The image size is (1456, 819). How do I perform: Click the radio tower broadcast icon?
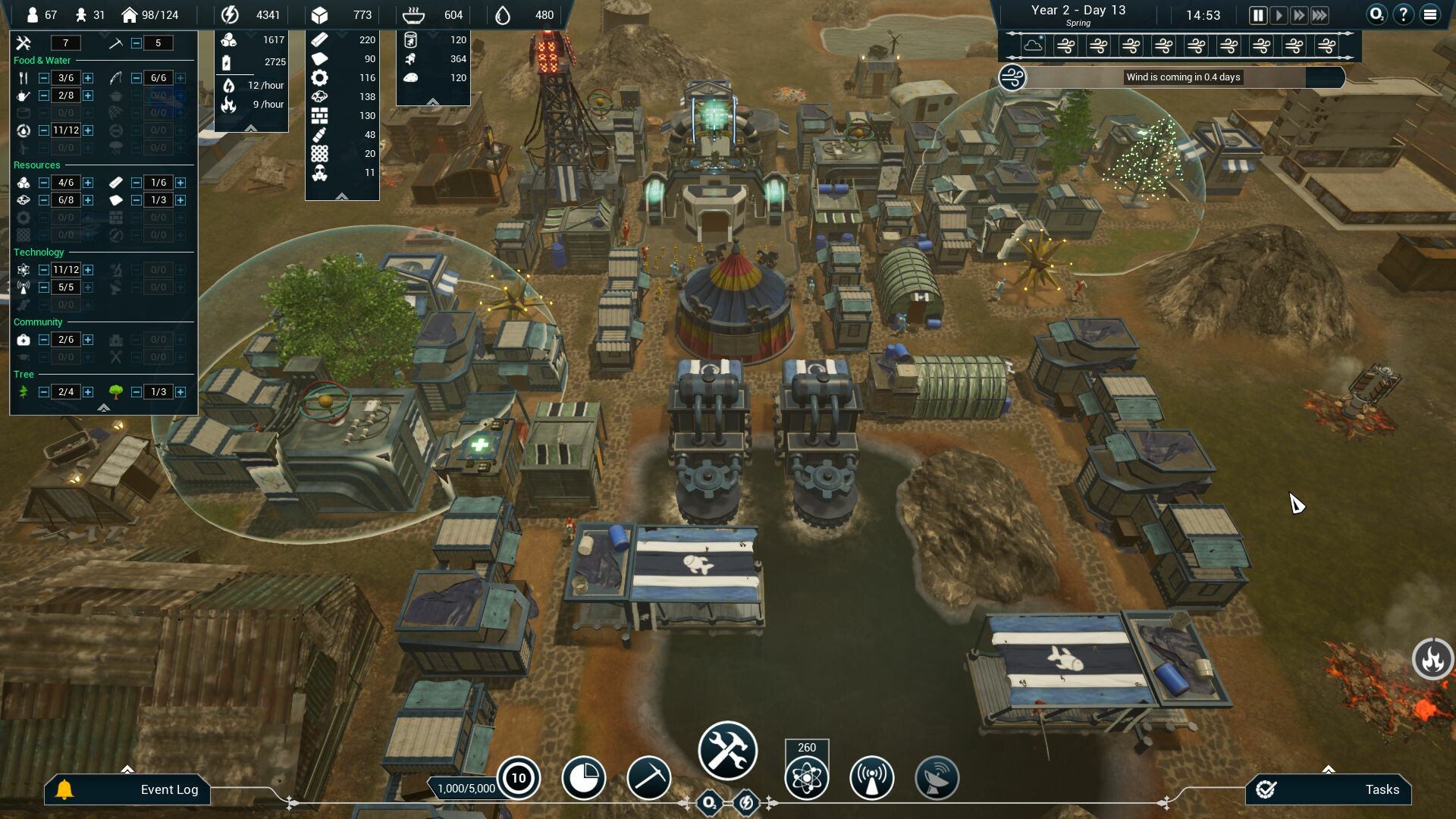click(x=871, y=778)
